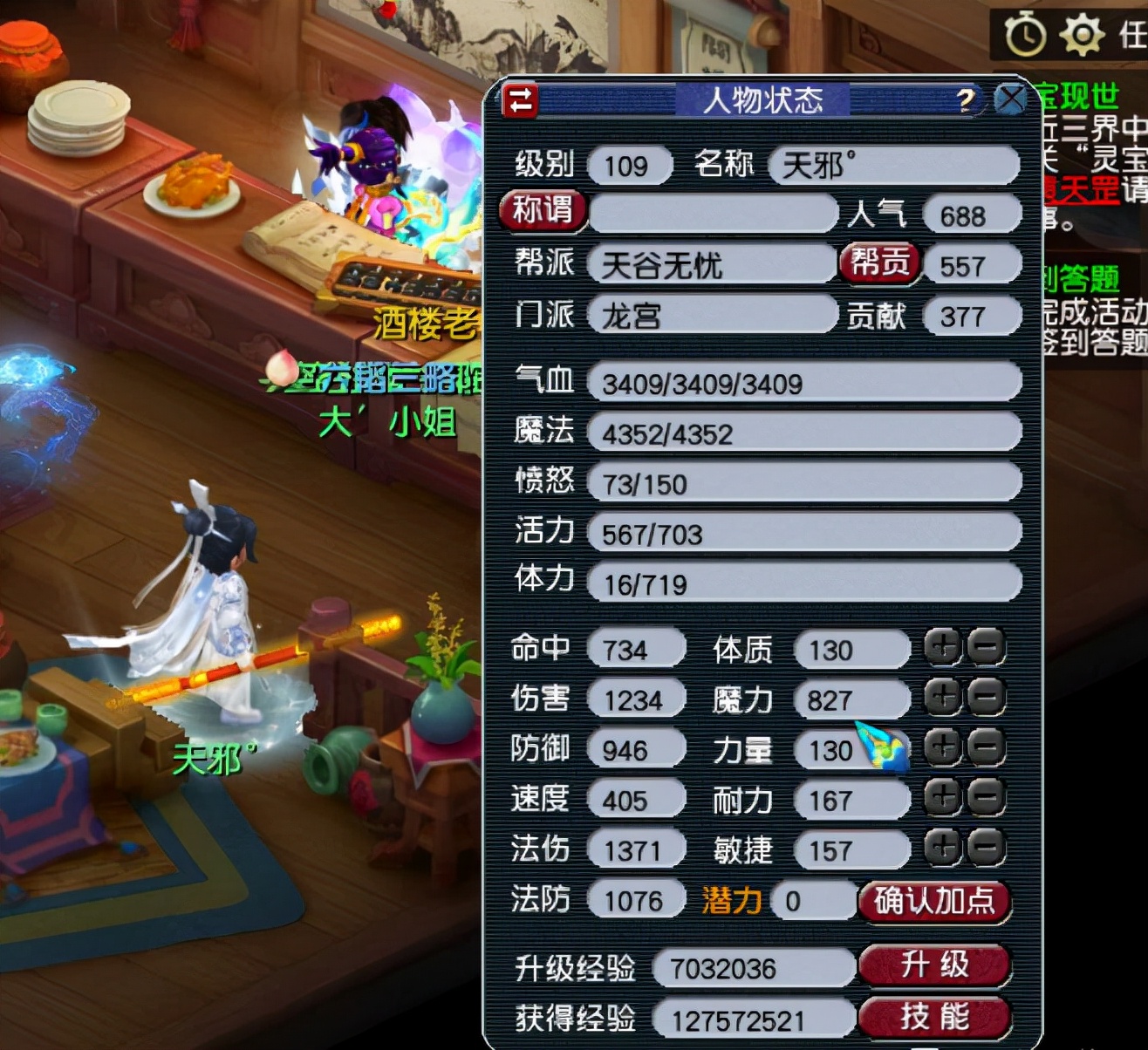The height and width of the screenshot is (1050, 1148).
Task: Click the stopwatch icon in the top bar
Action: [1027, 35]
